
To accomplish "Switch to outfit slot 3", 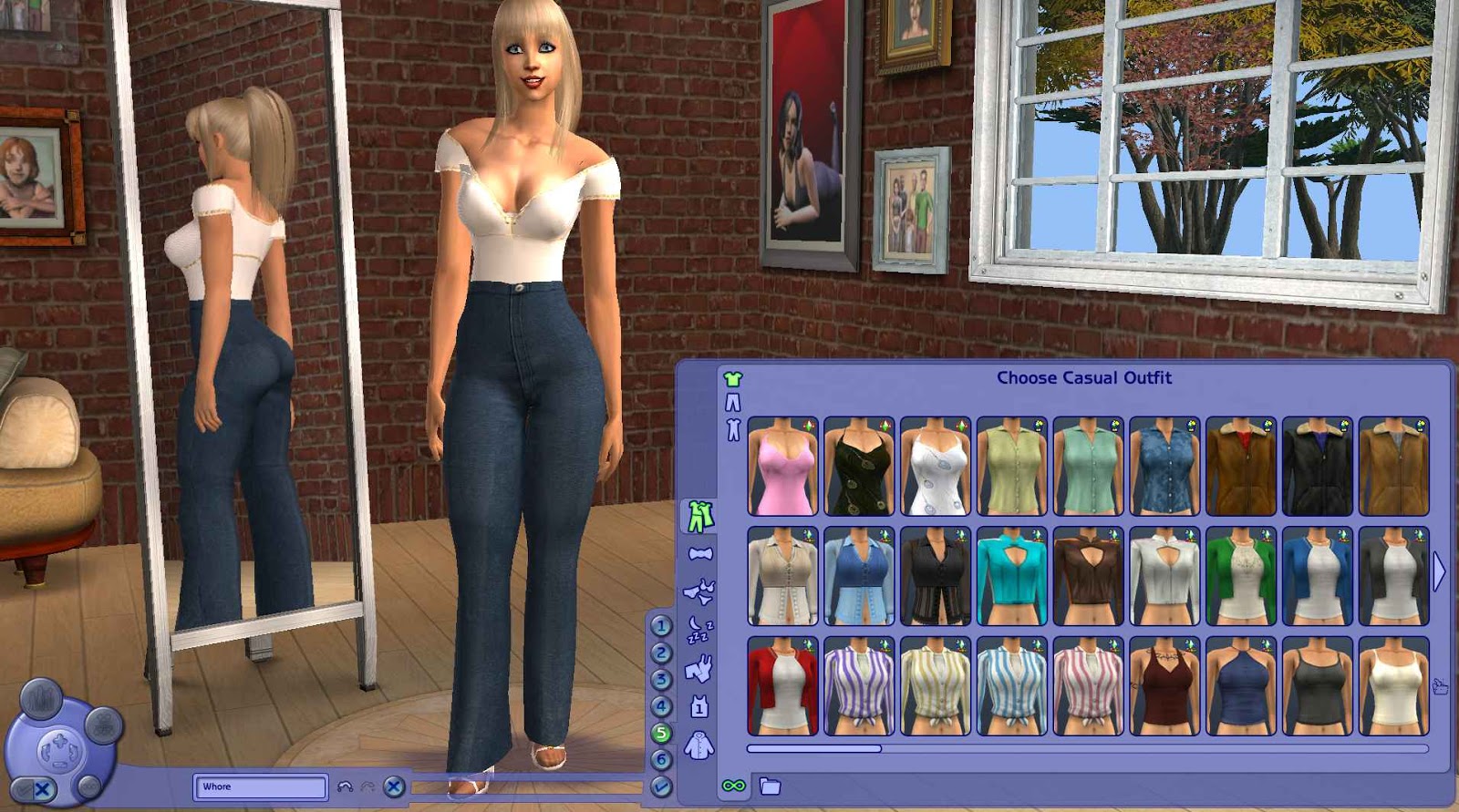I will coord(660,678).
